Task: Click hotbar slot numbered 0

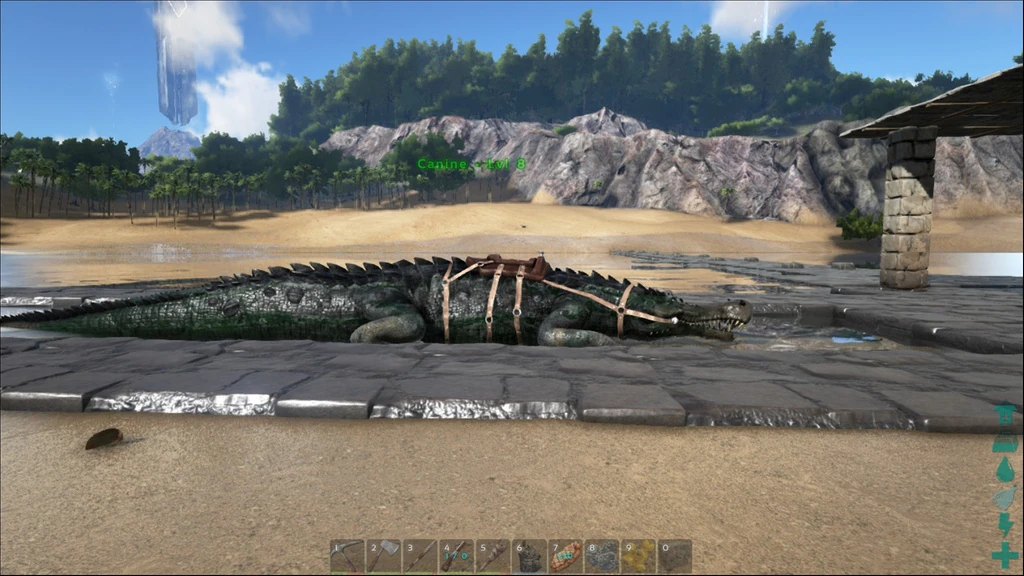Action: point(674,557)
